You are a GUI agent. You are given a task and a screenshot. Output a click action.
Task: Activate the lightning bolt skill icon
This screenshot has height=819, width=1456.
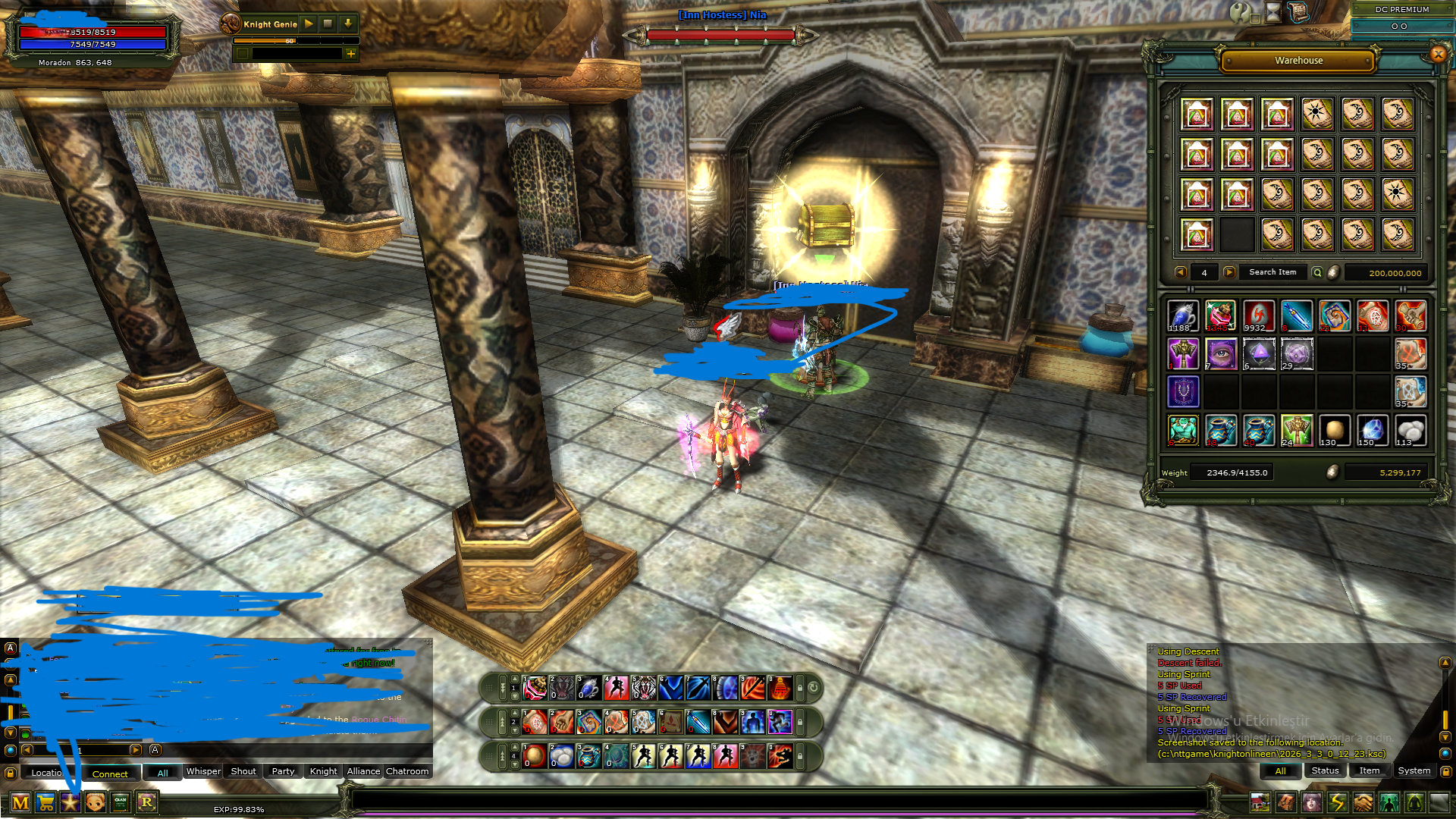tap(1337, 802)
